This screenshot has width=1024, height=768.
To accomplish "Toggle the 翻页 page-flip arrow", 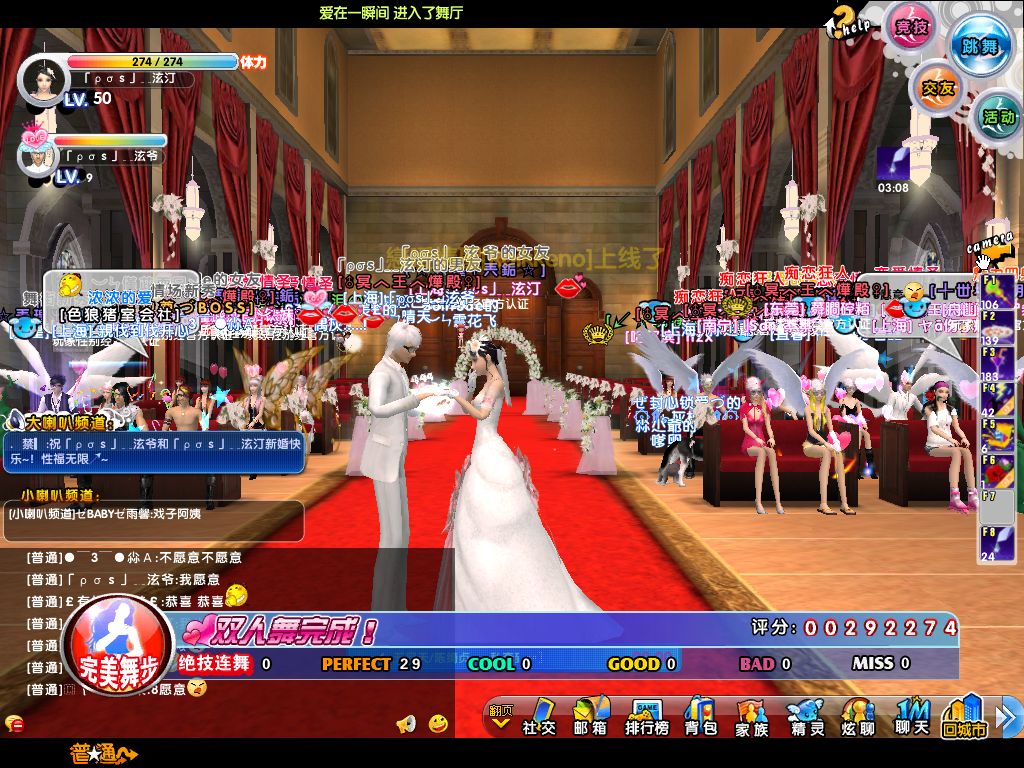I will tap(500, 716).
